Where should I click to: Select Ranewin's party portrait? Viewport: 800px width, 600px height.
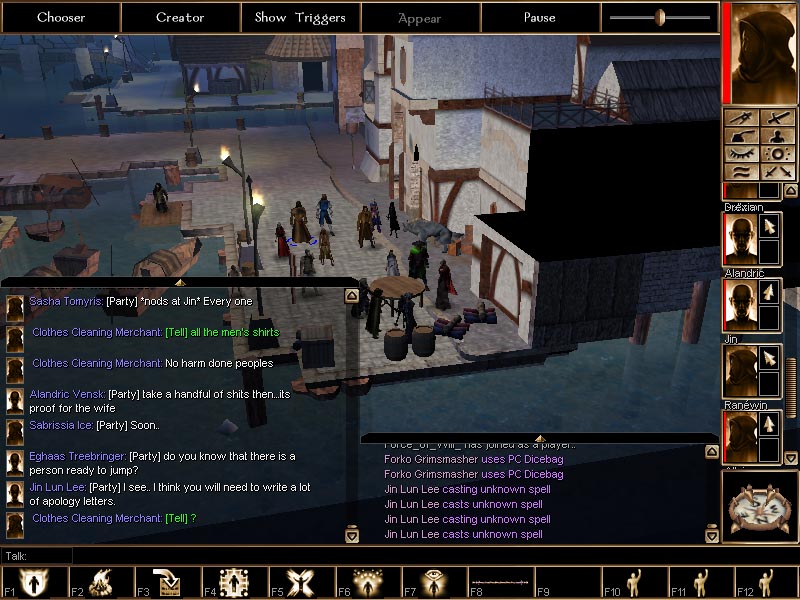741,436
